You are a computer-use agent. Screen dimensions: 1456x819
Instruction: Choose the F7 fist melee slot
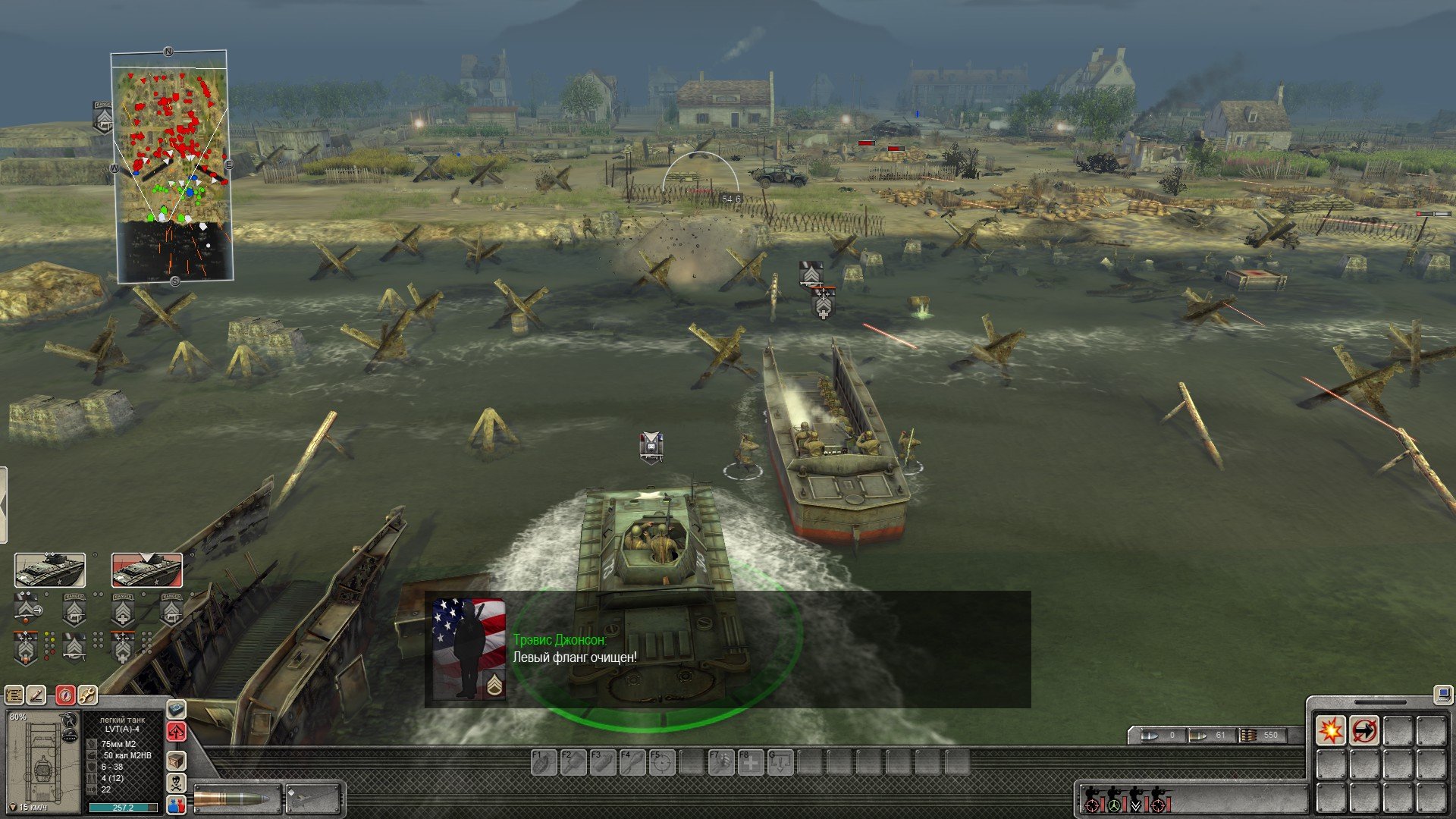pos(721,762)
